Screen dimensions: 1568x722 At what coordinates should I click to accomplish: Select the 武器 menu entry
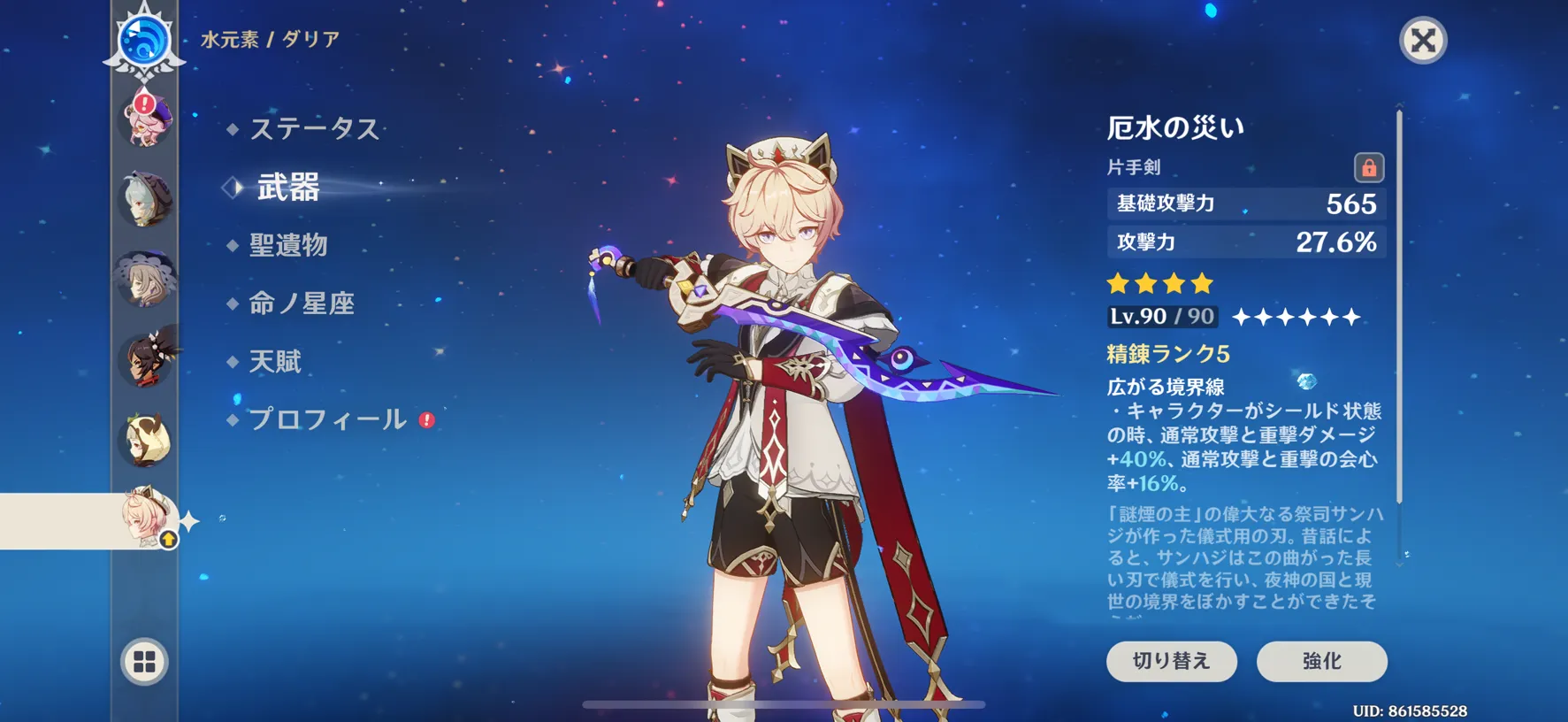pyautogui.click(x=287, y=188)
